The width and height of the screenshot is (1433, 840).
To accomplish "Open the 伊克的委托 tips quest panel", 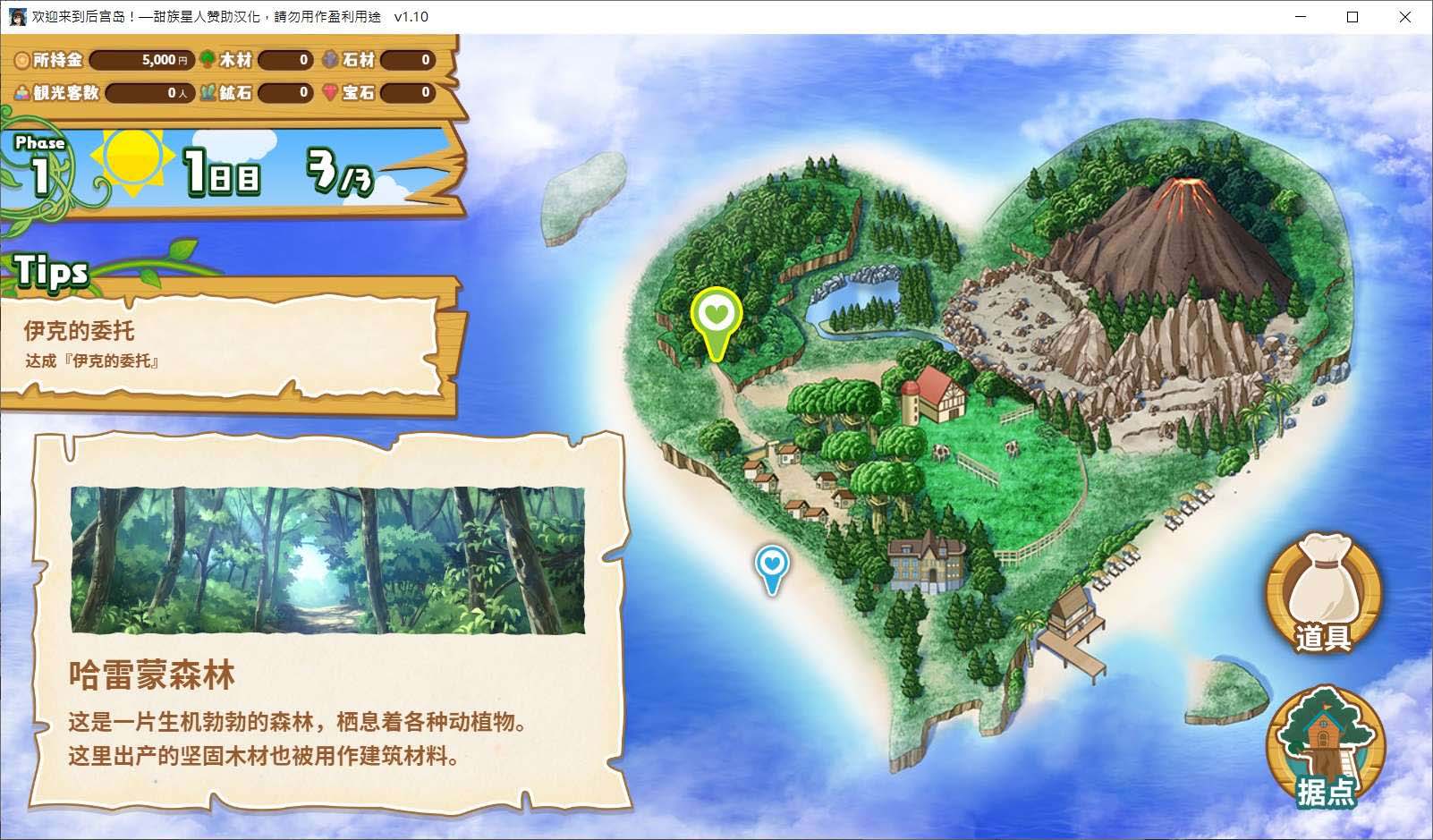I will point(224,344).
